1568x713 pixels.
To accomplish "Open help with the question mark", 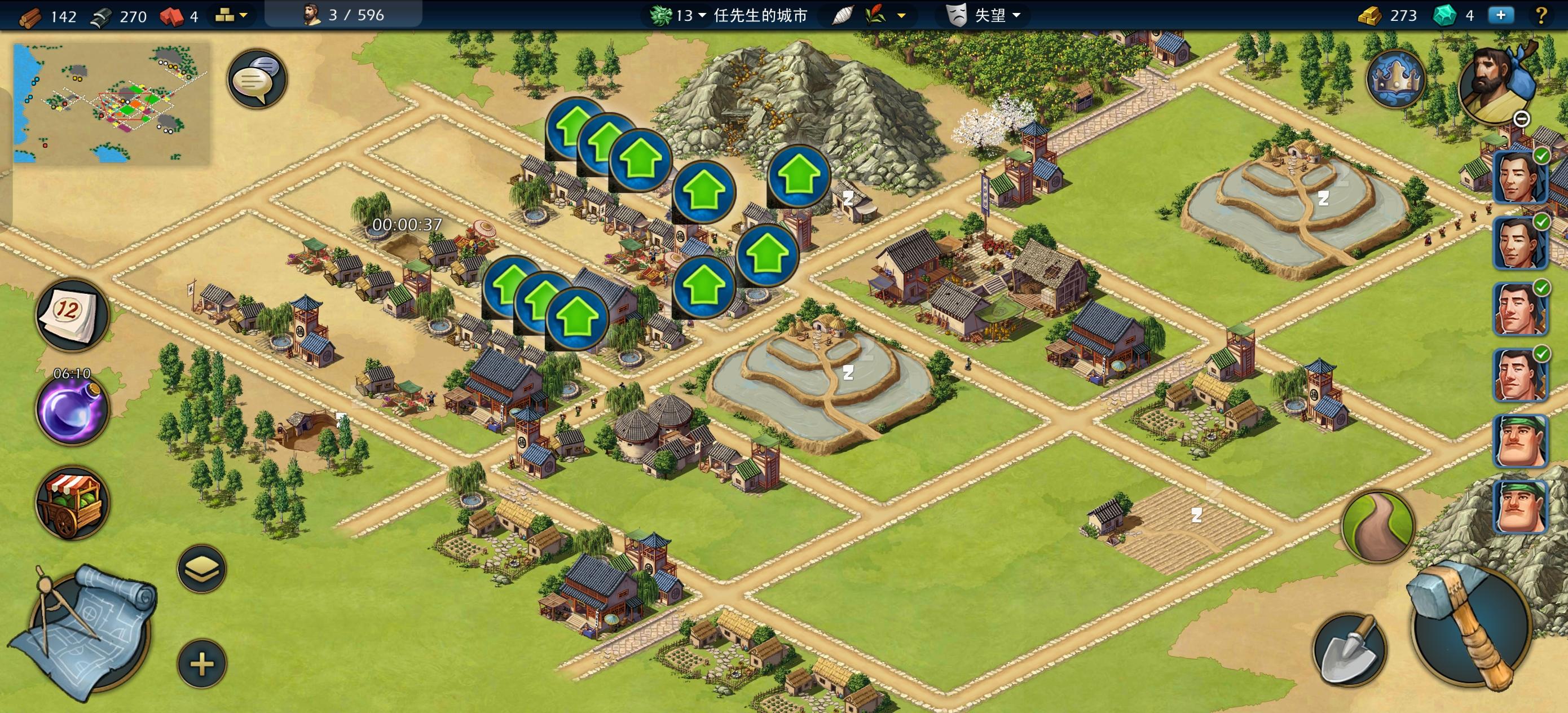I will (x=1541, y=15).
